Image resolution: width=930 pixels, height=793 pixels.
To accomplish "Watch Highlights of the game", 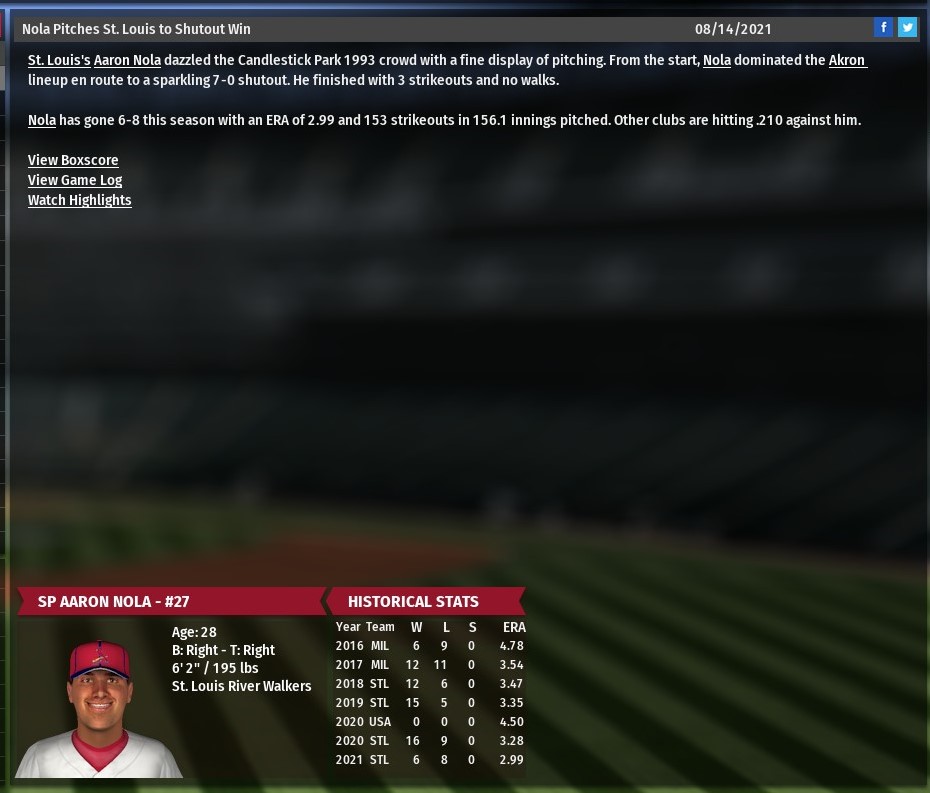I will tap(80, 200).
